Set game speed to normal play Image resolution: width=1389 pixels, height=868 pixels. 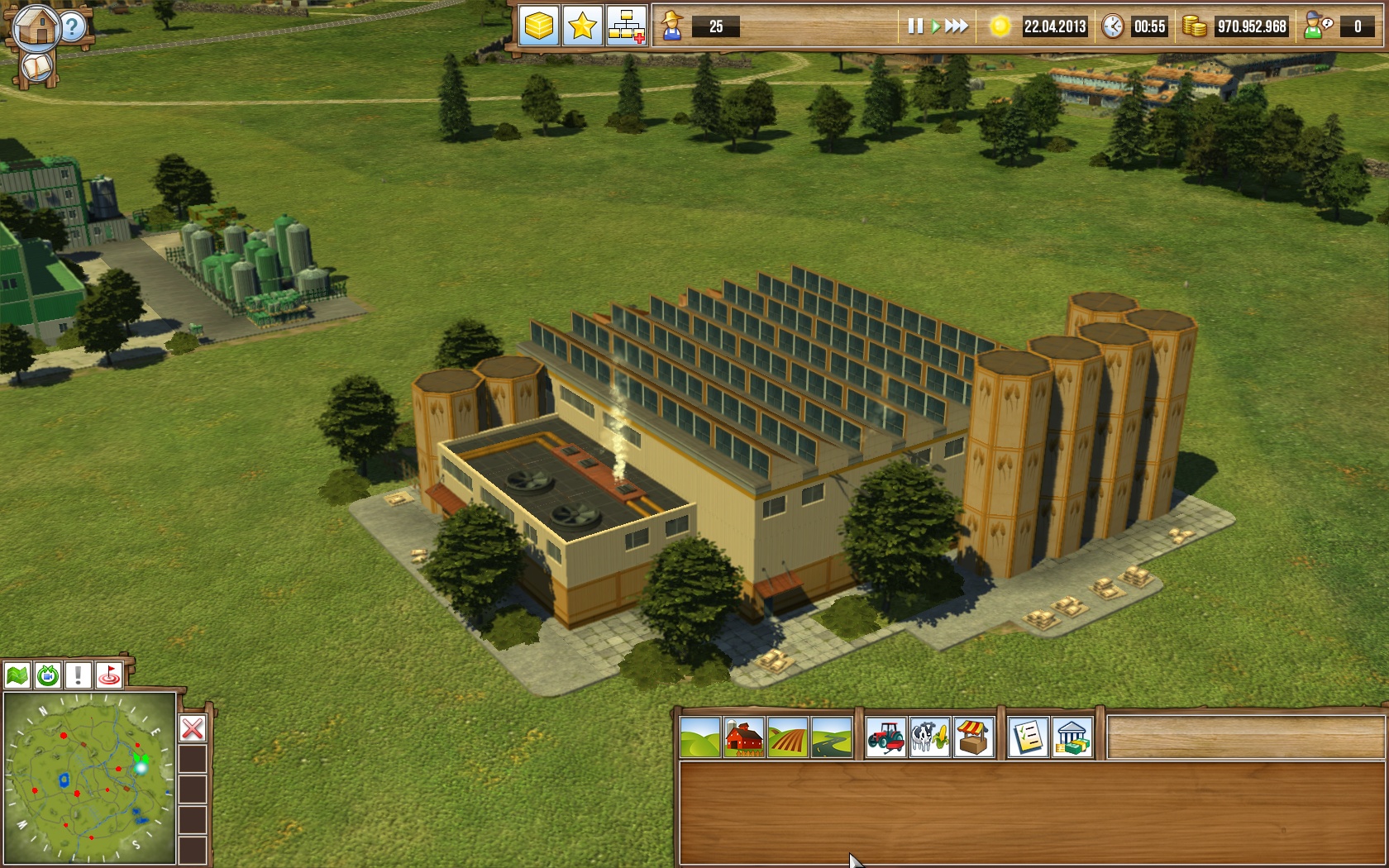935,26
